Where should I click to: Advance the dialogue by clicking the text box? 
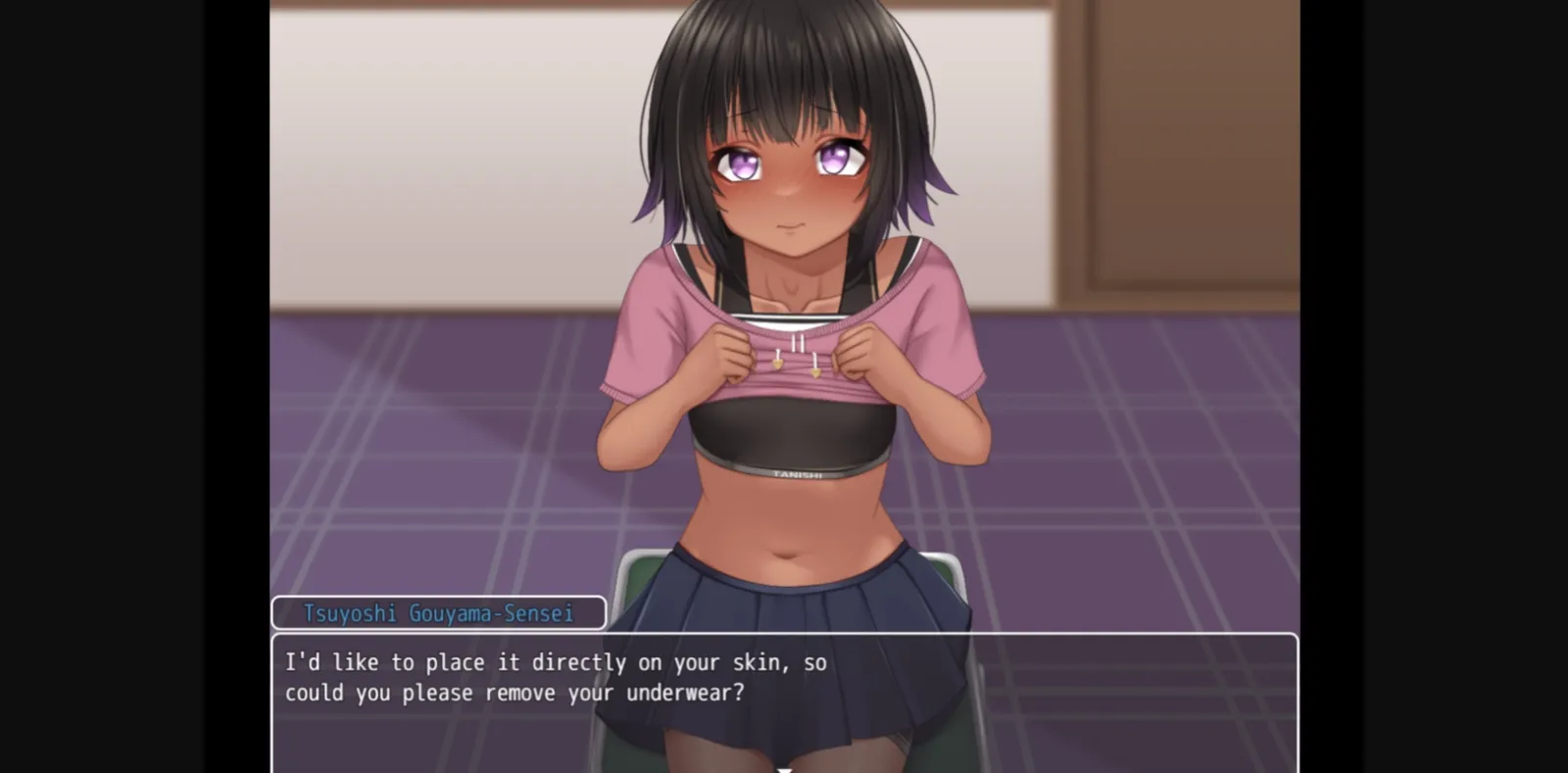pos(784,696)
